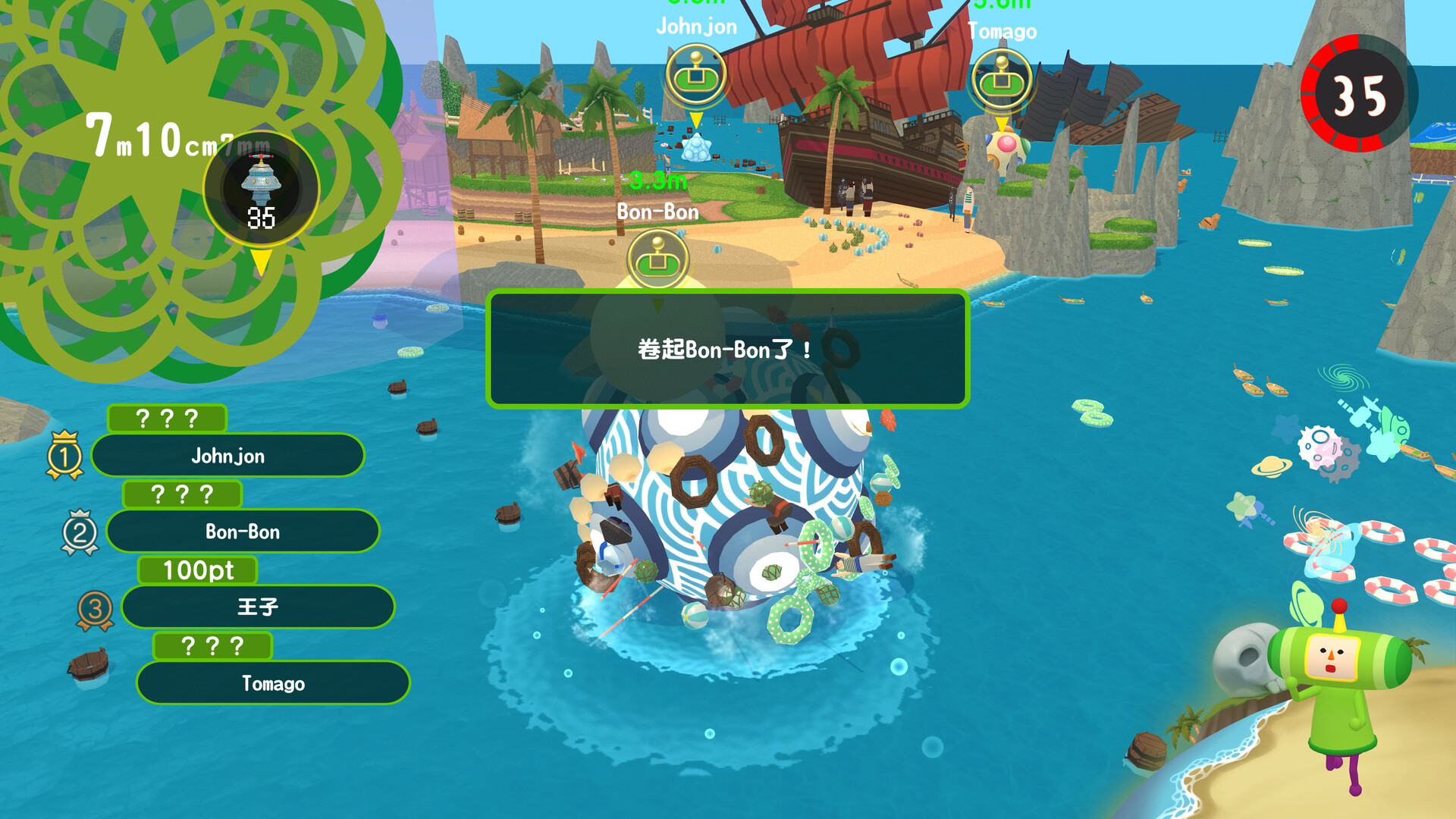Expand the ??? score above Johnjon

point(167,417)
